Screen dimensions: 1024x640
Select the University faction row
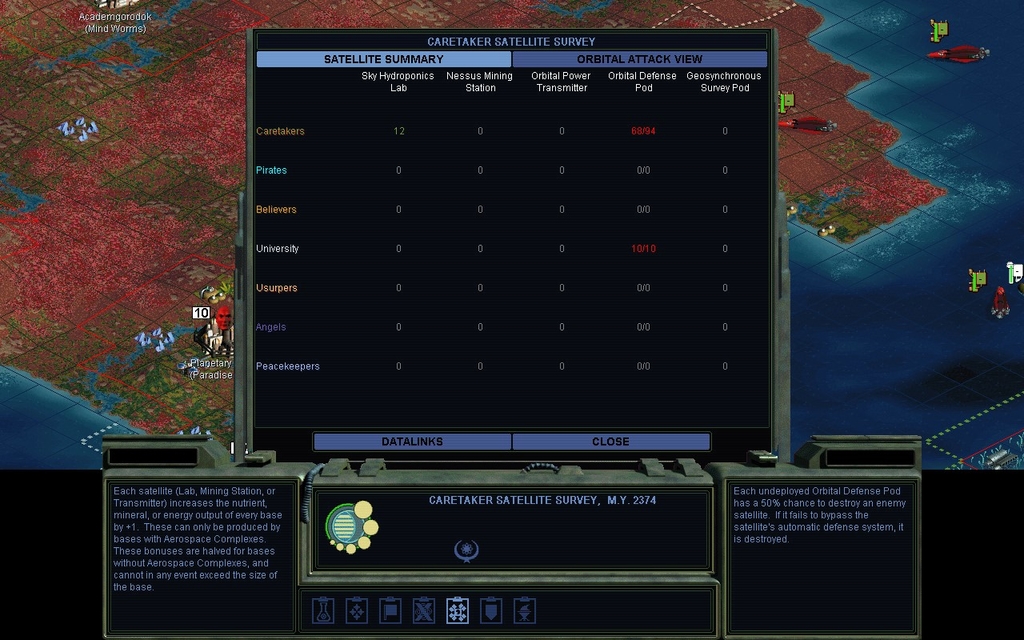click(277, 249)
